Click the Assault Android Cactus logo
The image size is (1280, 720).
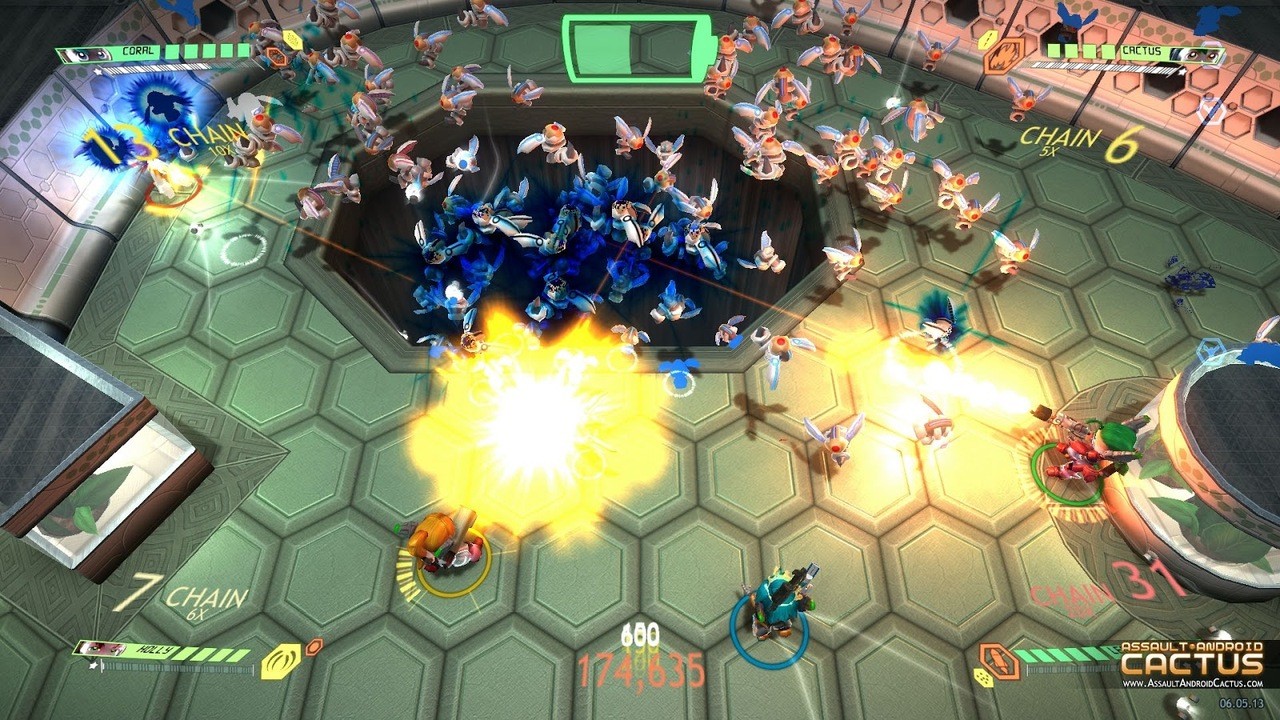(x=1190, y=658)
